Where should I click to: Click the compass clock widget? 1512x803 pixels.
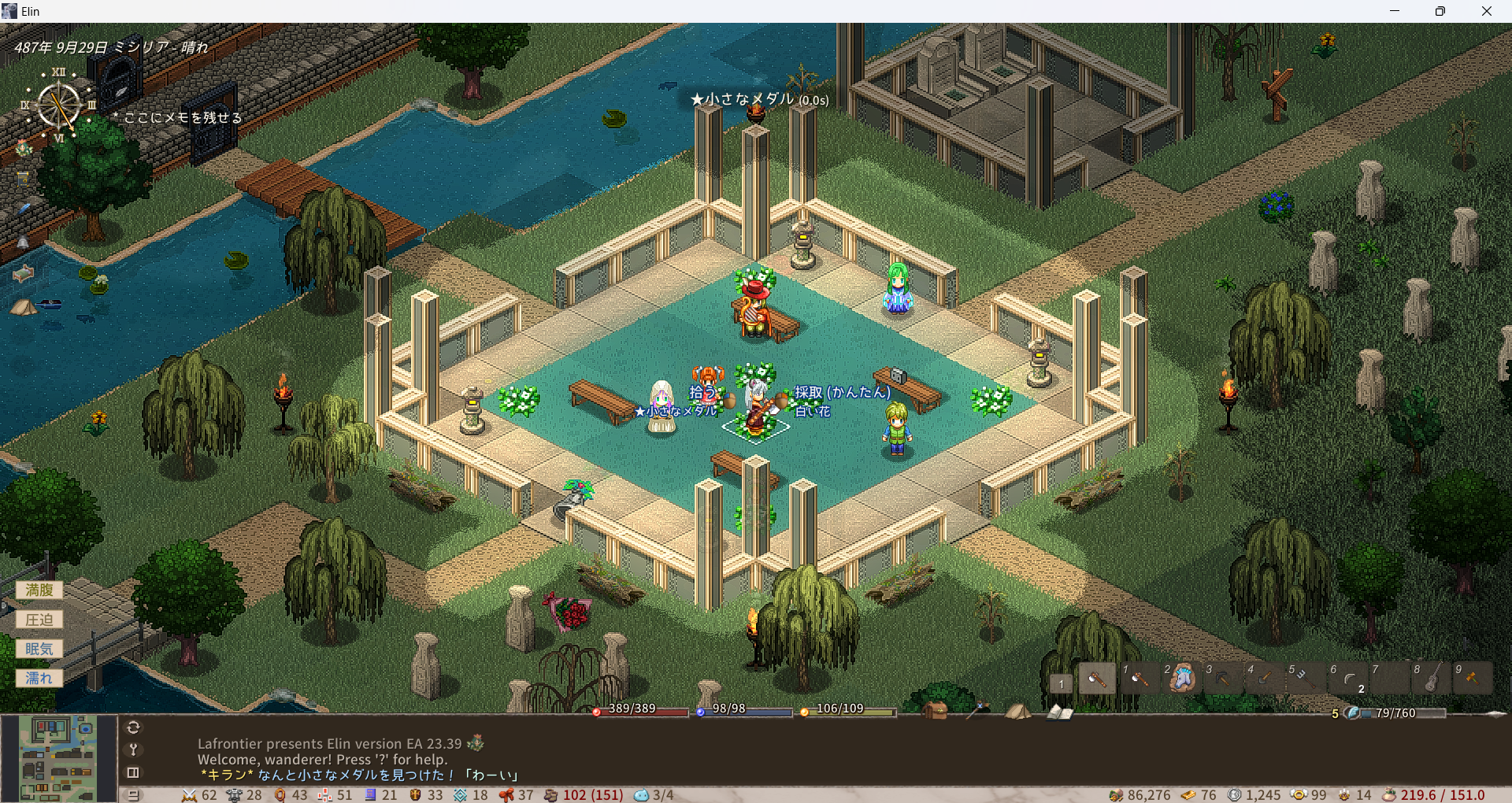click(59, 106)
